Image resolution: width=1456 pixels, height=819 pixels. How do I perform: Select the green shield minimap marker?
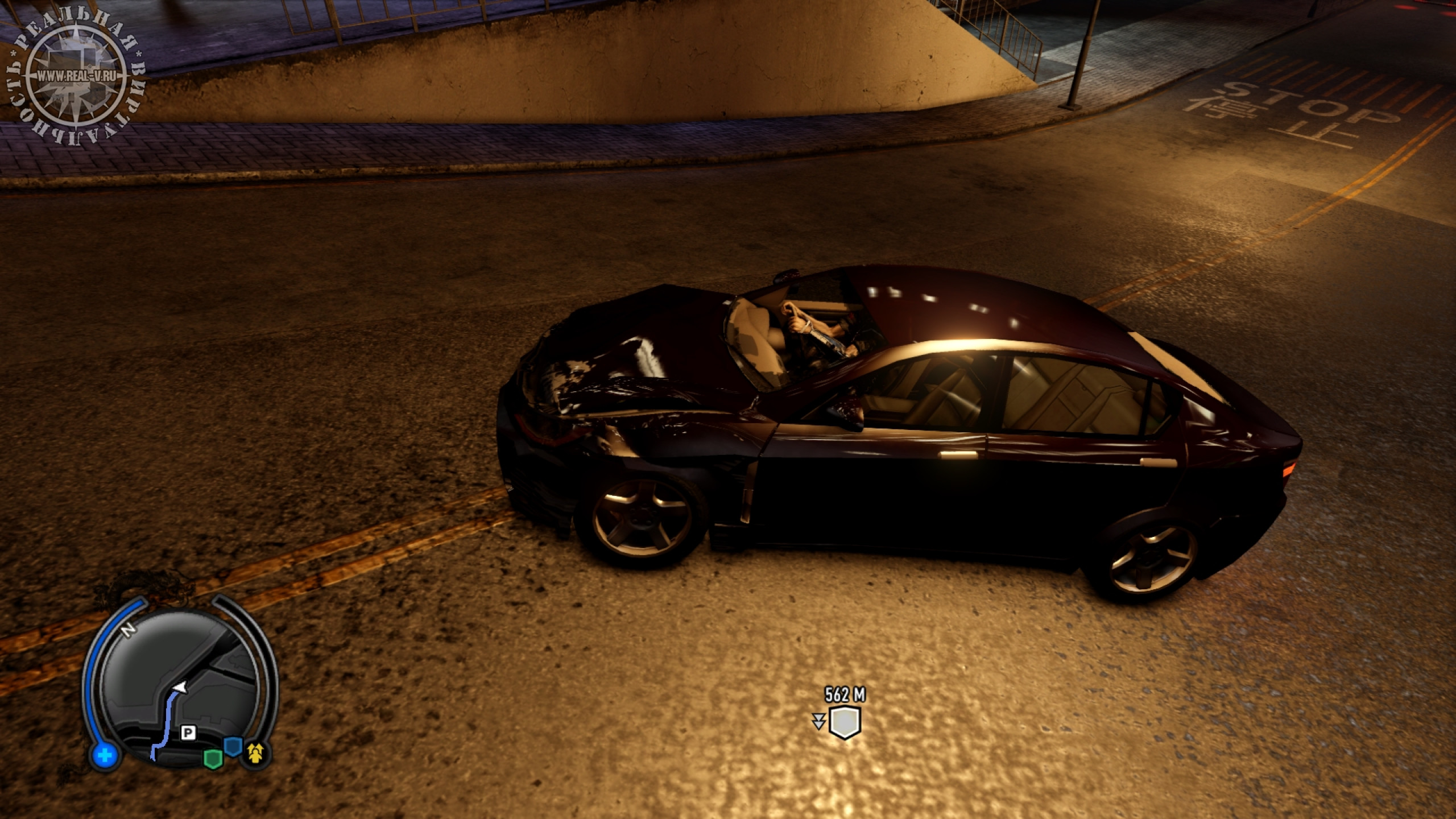pyautogui.click(x=213, y=759)
